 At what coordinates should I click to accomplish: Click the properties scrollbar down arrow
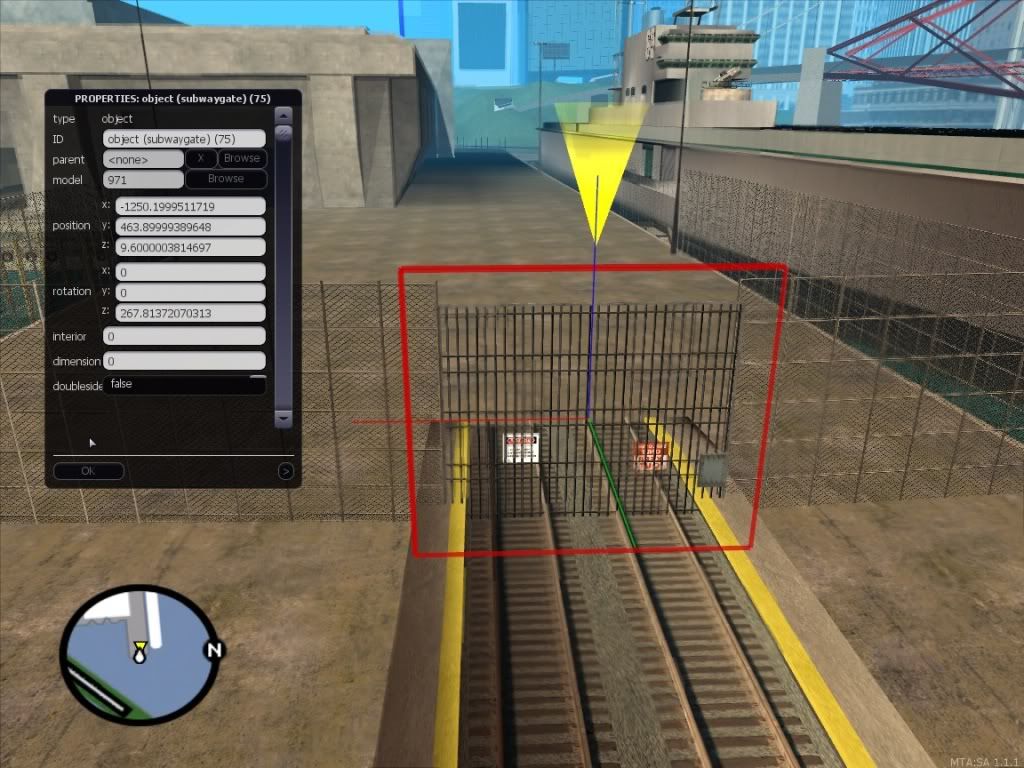point(283,418)
